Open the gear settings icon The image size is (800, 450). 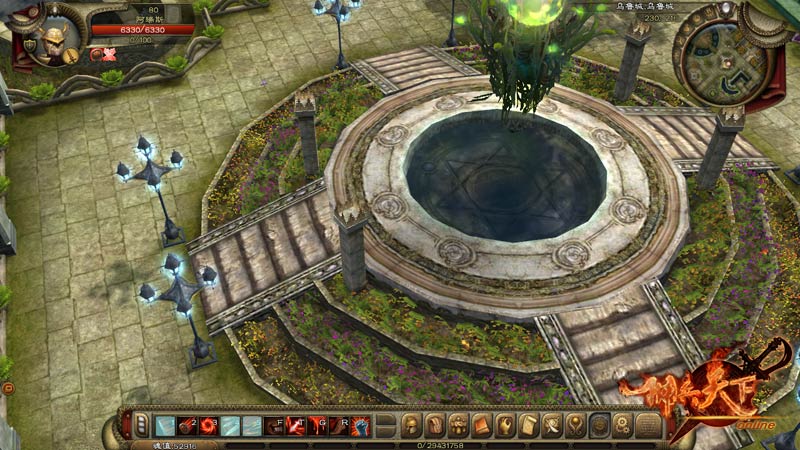tap(623, 425)
